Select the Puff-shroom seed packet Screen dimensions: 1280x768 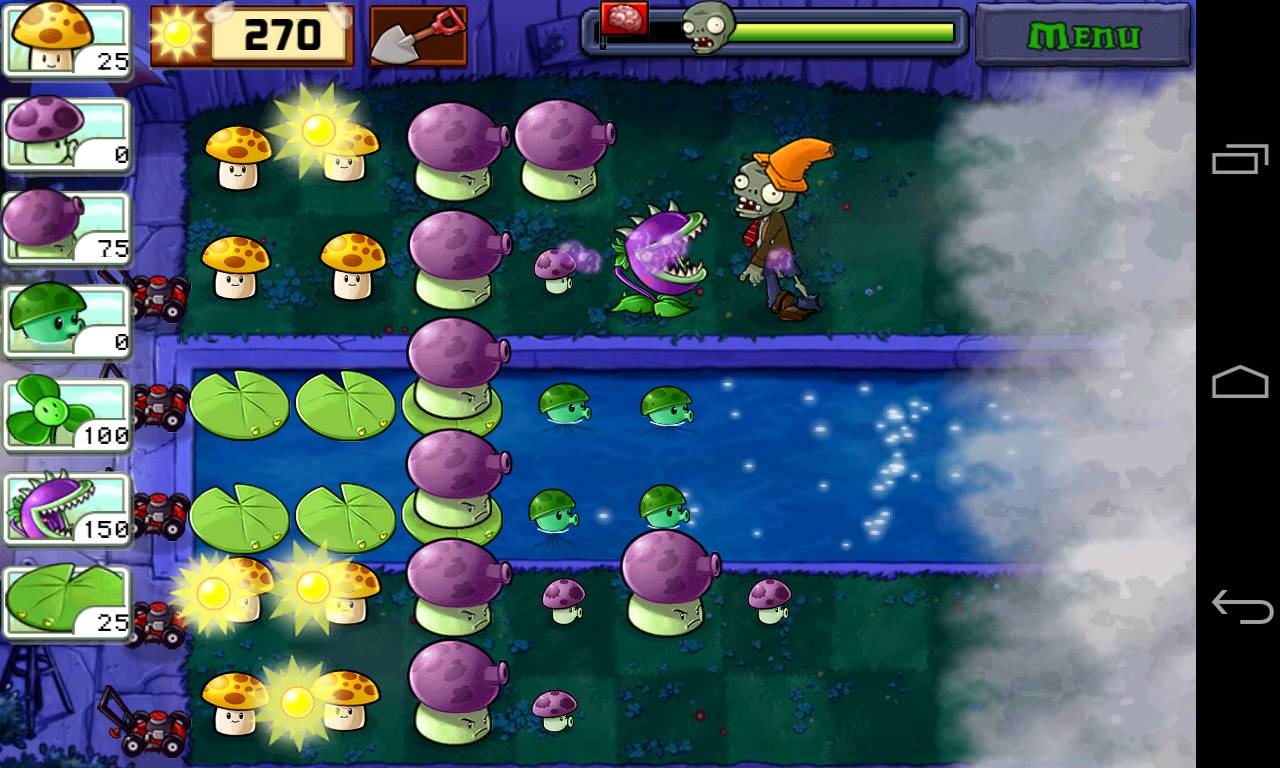coord(65,133)
